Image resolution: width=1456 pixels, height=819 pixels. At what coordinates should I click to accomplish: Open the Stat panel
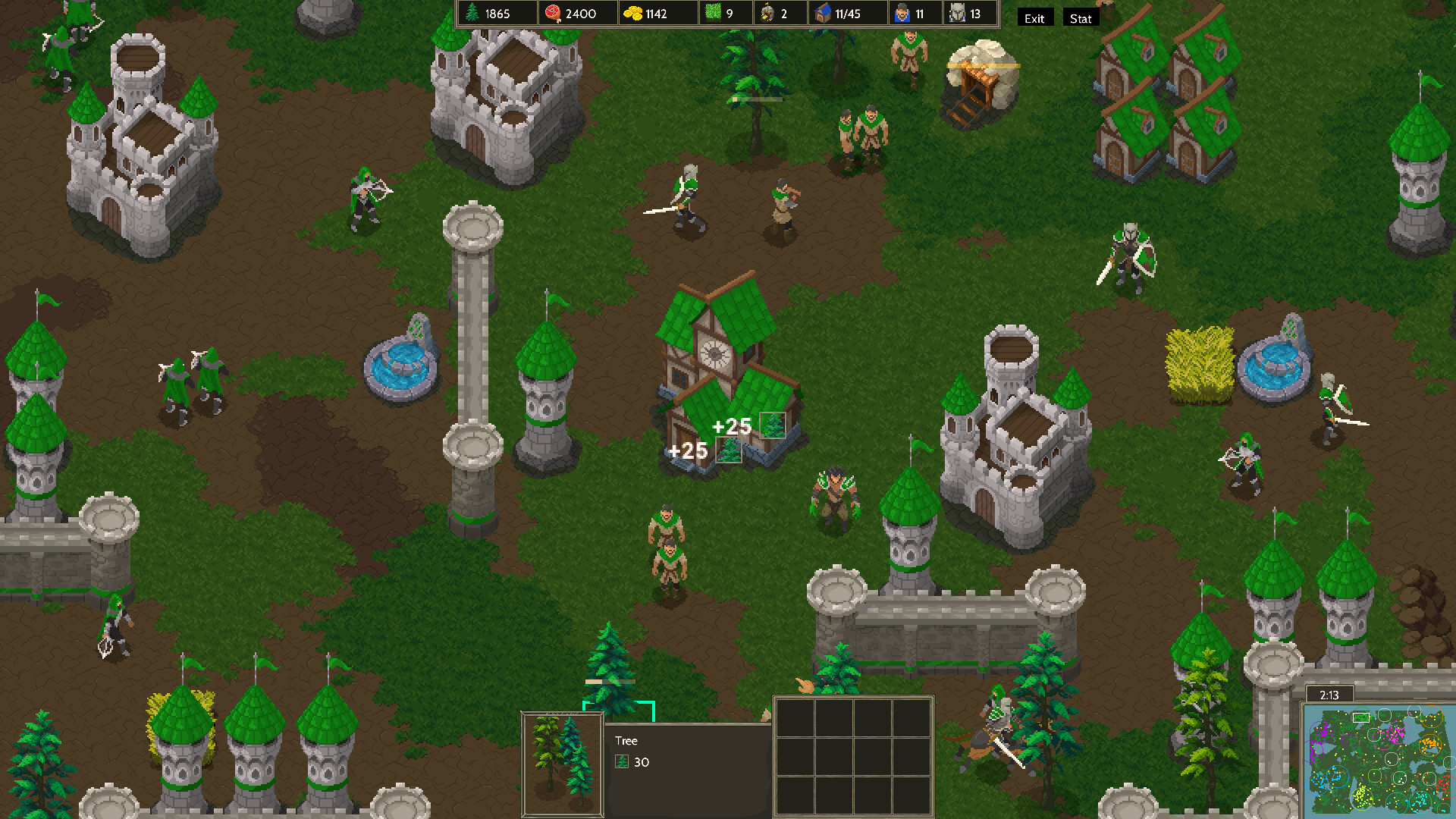(1080, 18)
